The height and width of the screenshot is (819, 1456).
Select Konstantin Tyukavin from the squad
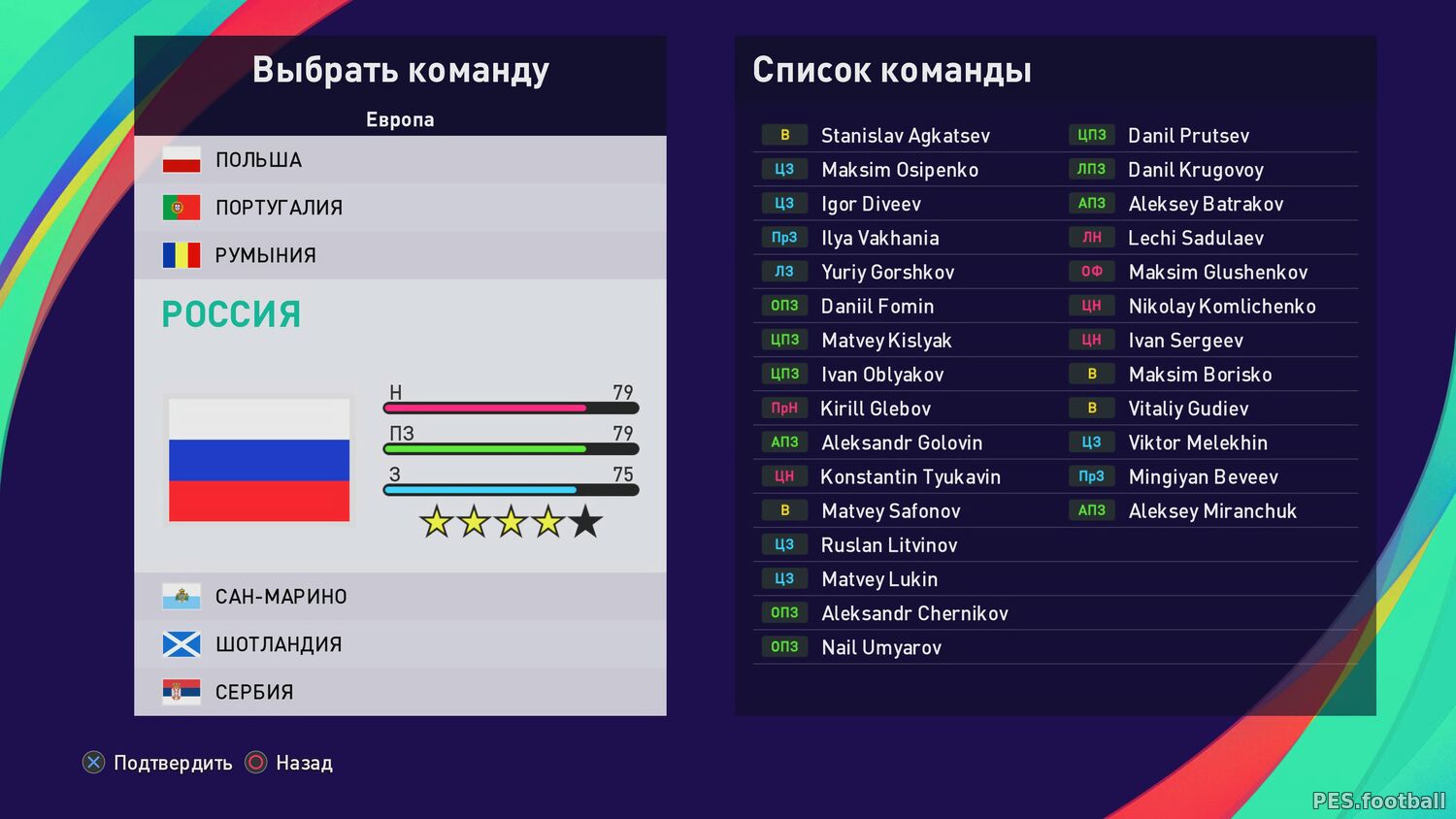910,477
